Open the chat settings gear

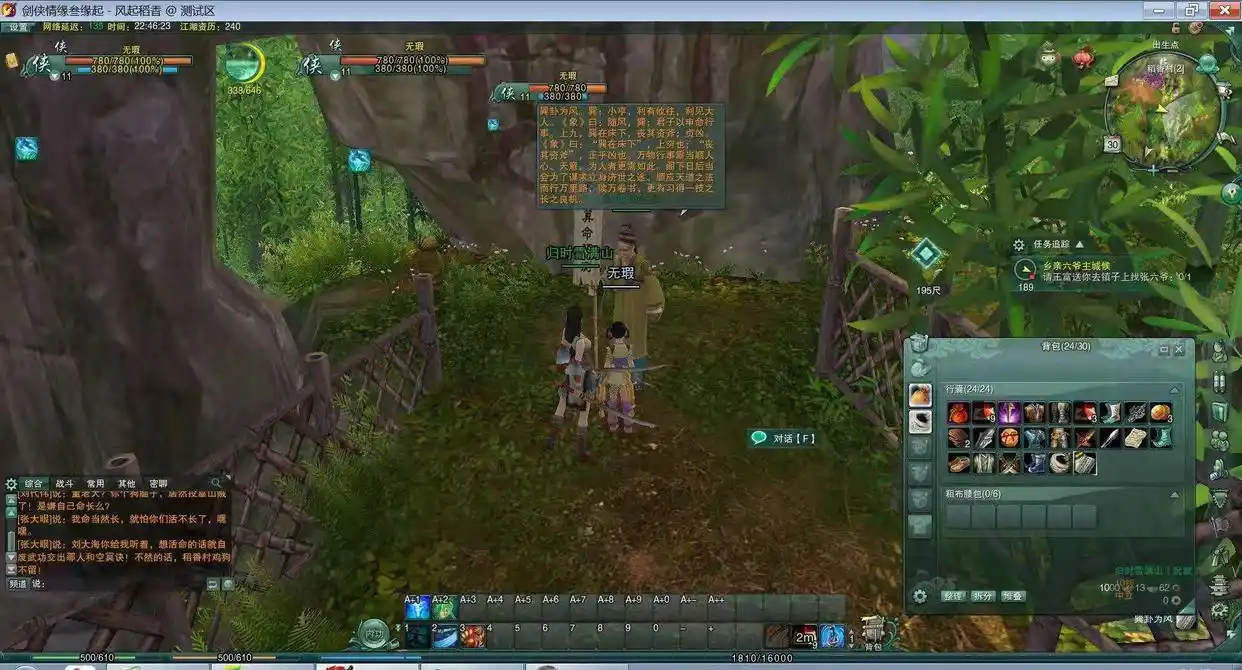click(x=12, y=484)
